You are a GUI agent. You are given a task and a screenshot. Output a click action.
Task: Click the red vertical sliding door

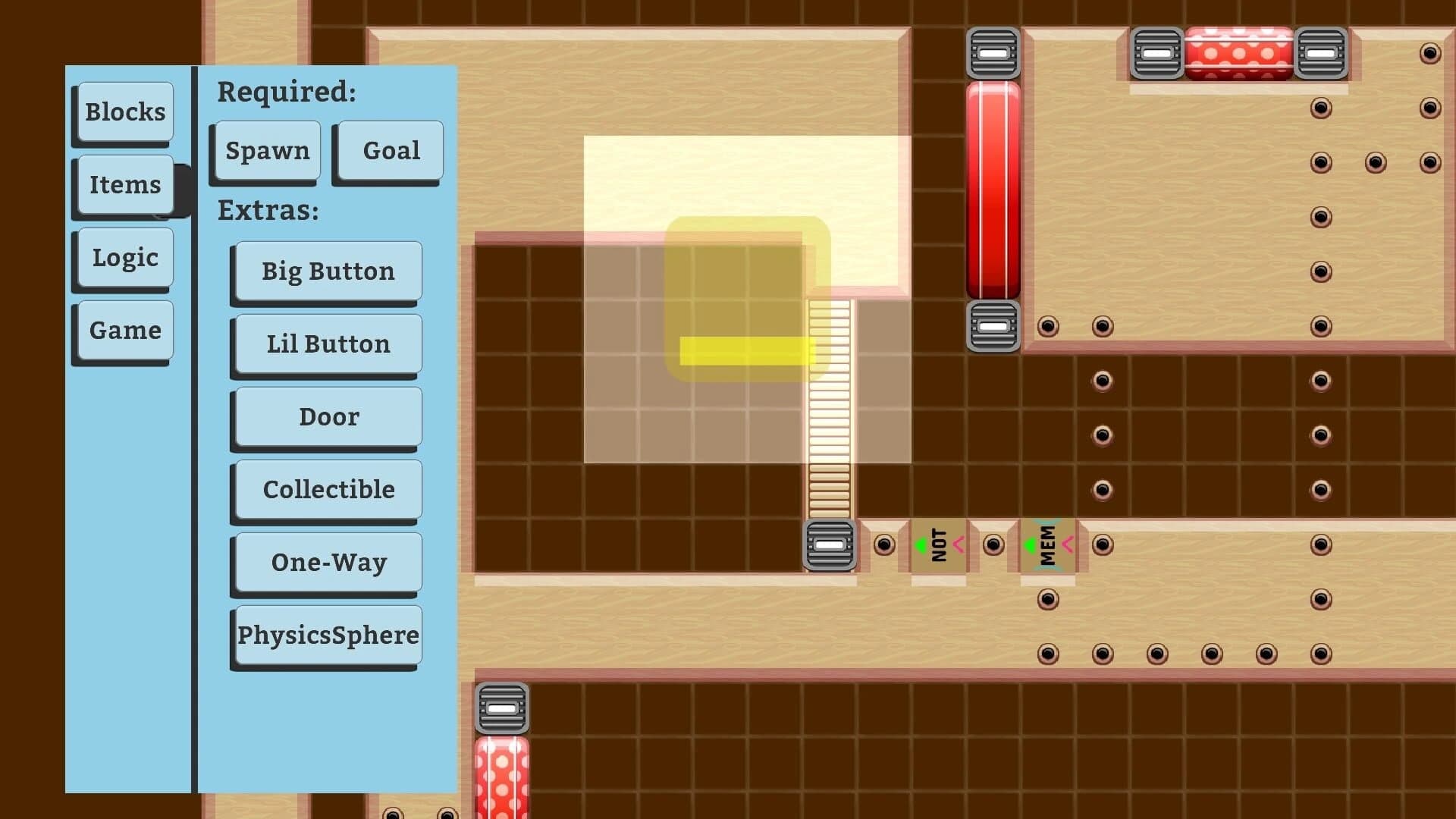pos(993,190)
